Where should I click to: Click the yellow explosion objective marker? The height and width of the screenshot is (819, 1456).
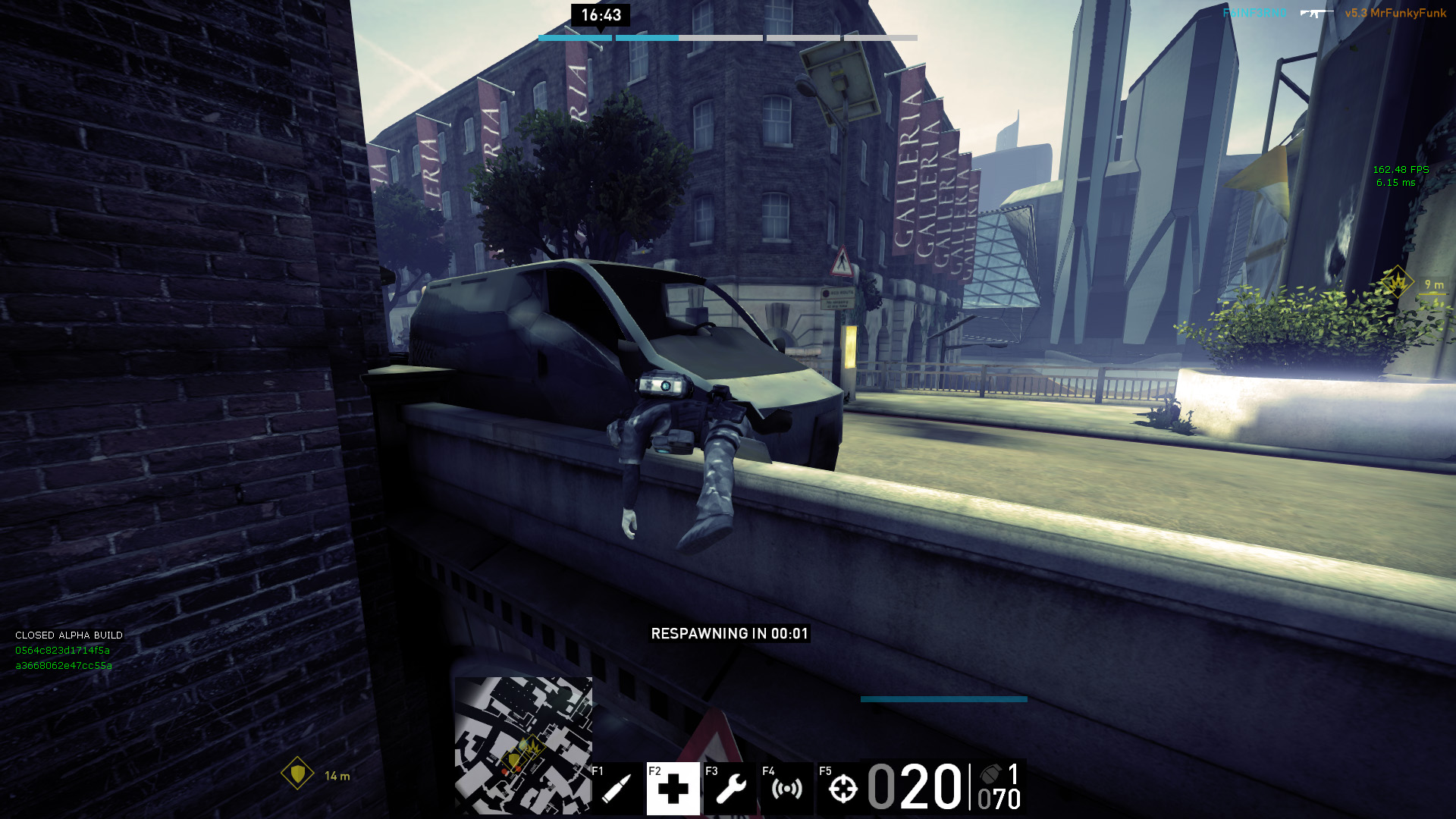(1396, 283)
